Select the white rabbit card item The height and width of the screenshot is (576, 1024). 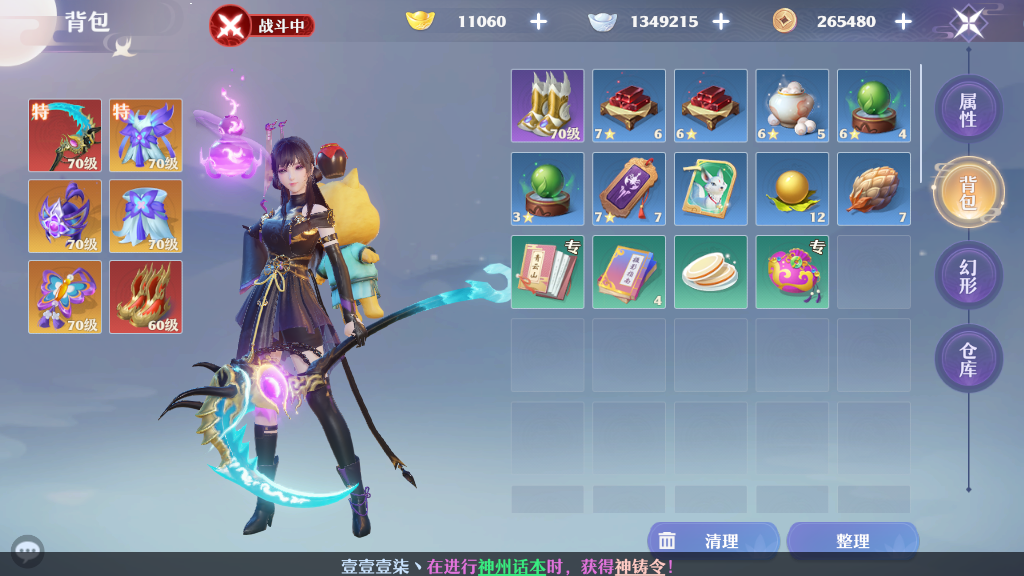(x=710, y=188)
